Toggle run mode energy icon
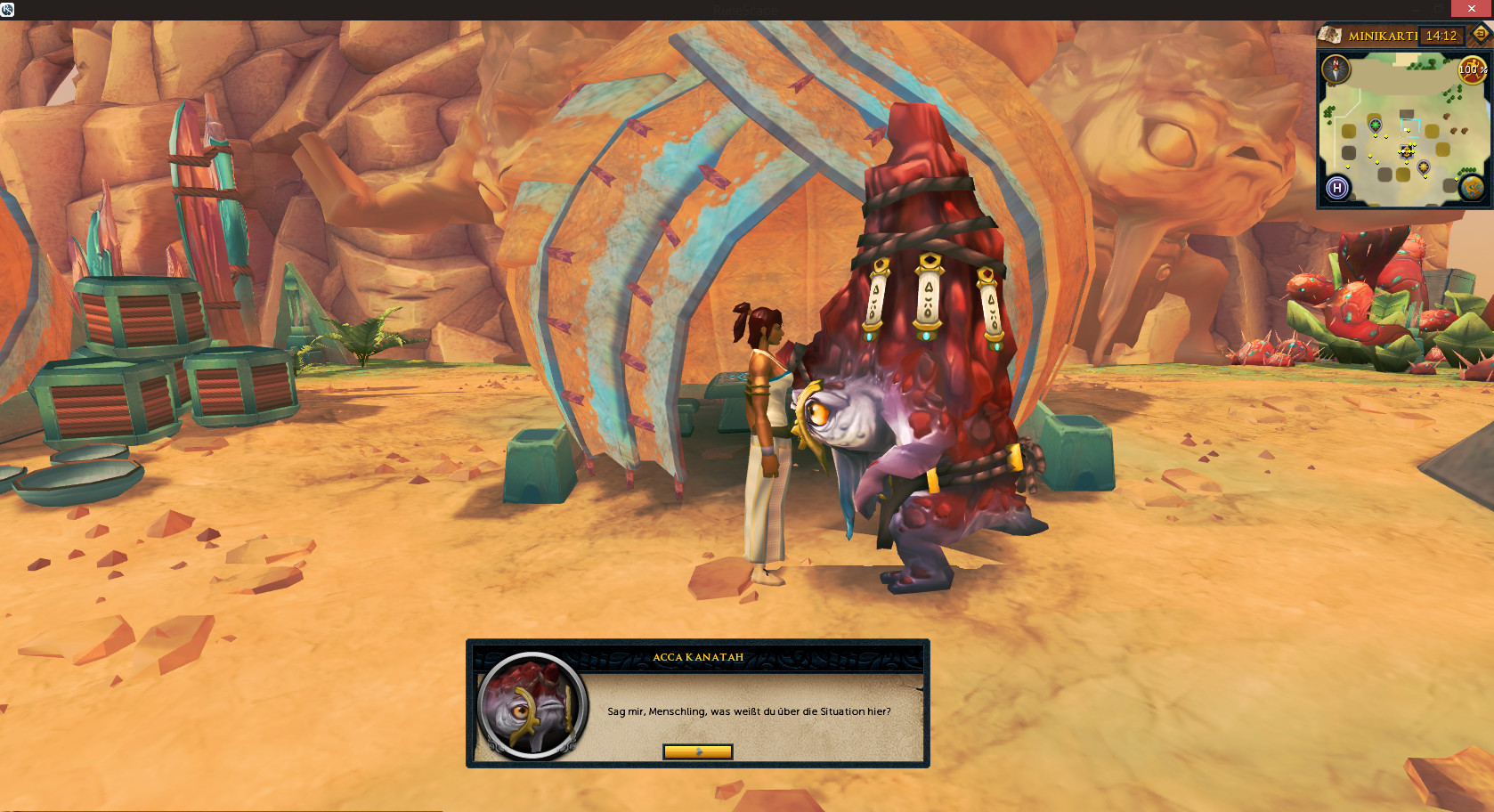Viewport: 1494px width, 812px height. click(1471, 69)
